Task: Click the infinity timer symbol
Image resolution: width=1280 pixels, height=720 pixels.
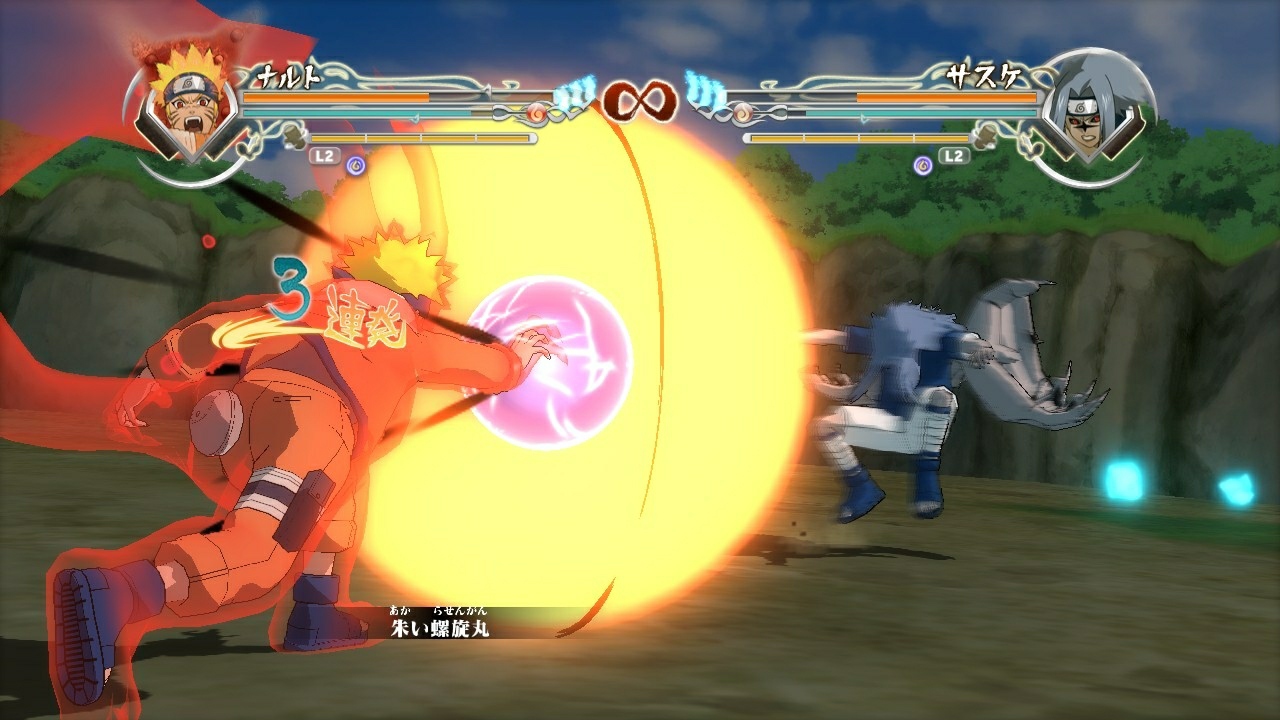Action: tap(639, 100)
